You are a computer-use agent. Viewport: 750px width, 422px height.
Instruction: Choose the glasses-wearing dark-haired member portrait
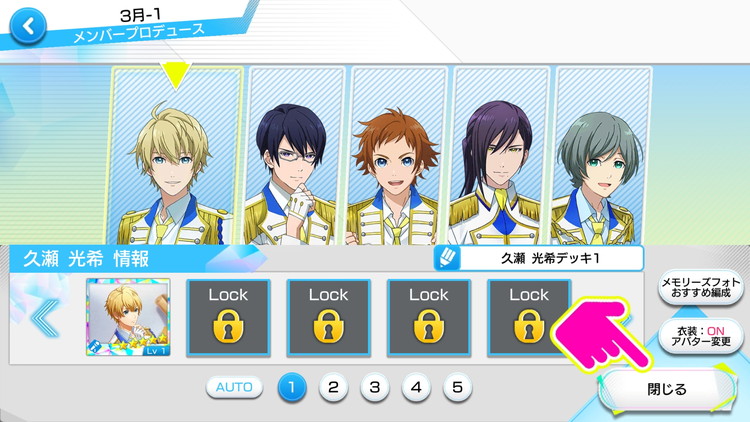click(x=295, y=155)
